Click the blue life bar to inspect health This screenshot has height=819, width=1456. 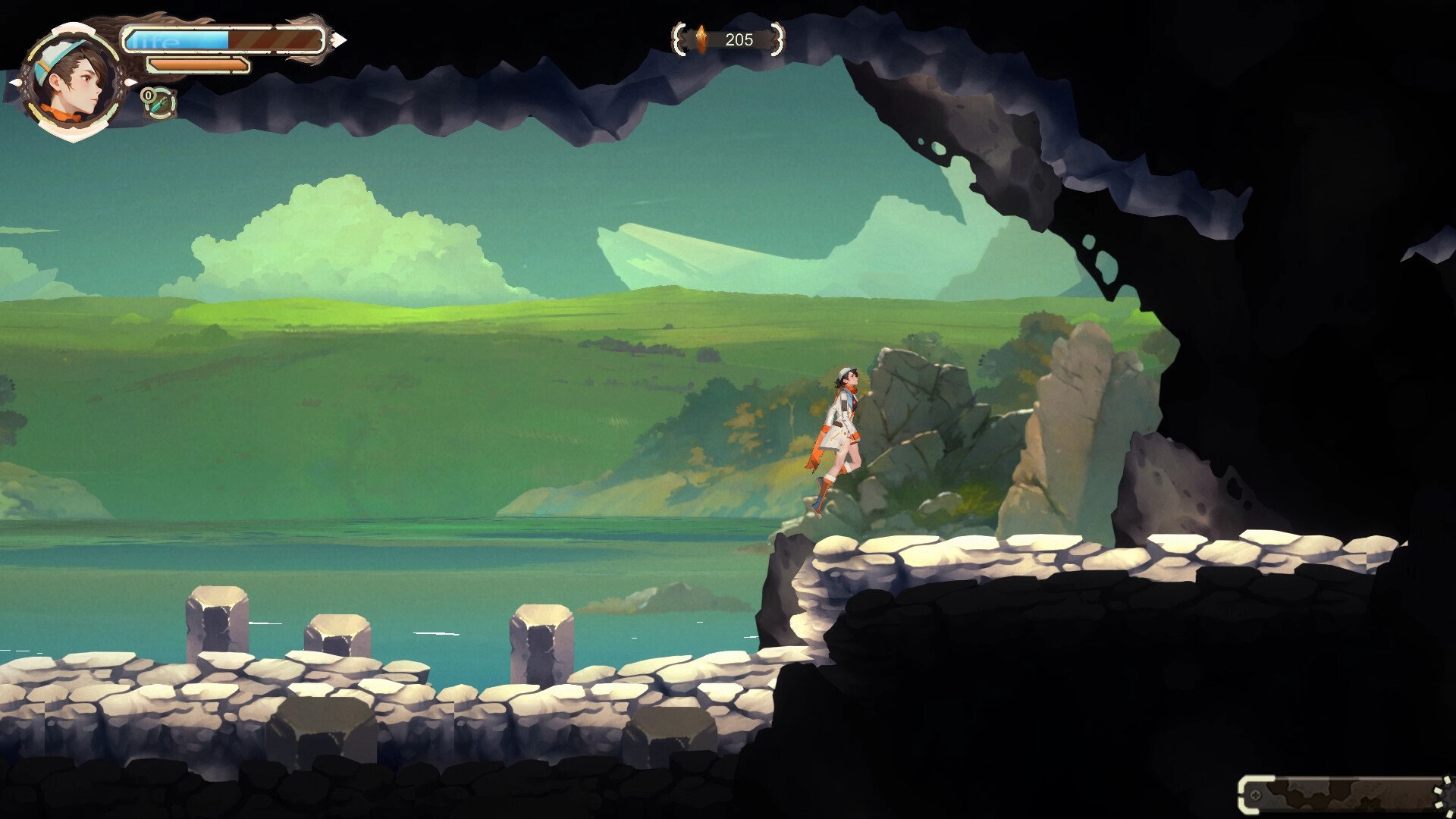pos(178,38)
